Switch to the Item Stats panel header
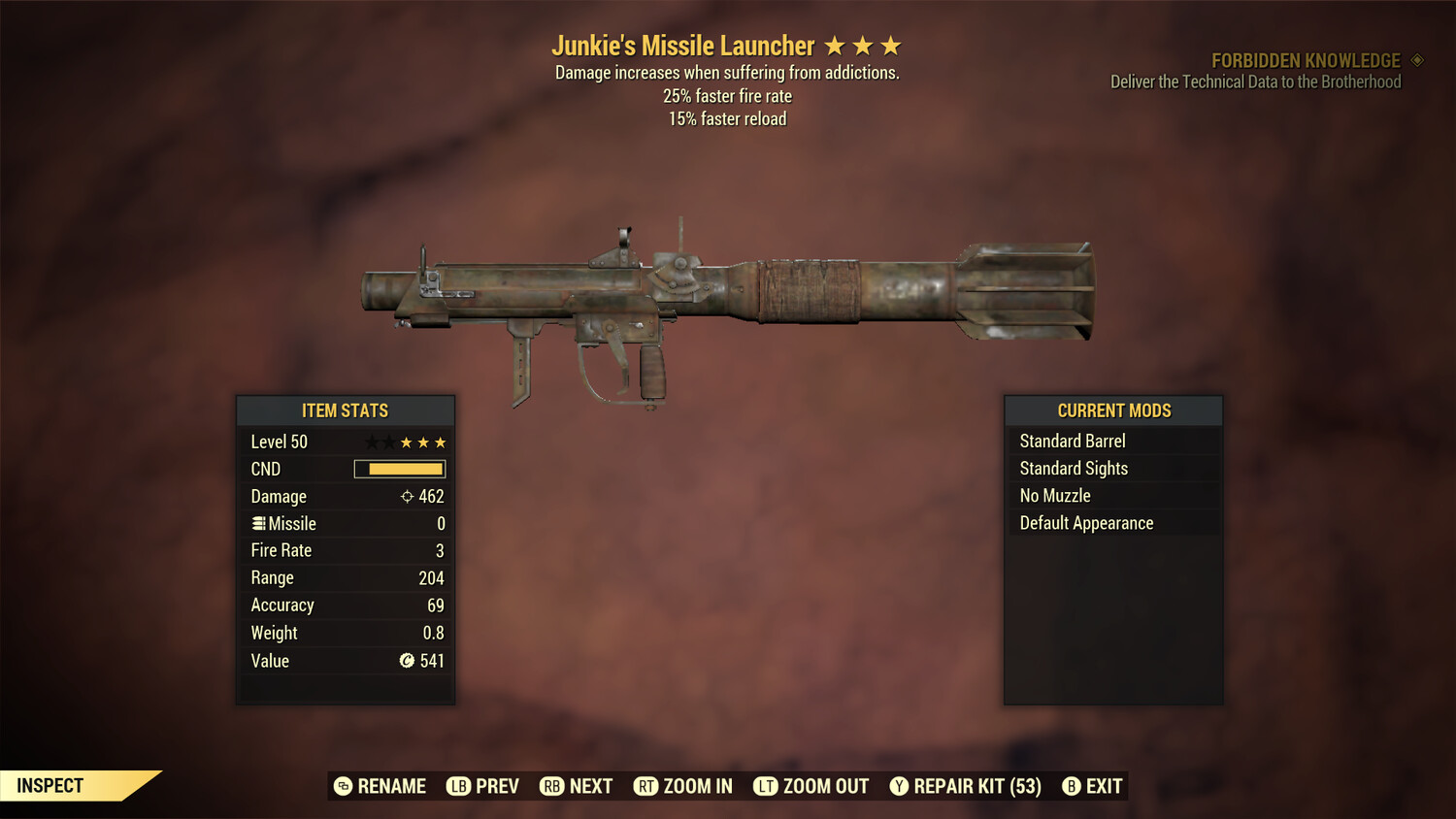 tap(345, 410)
